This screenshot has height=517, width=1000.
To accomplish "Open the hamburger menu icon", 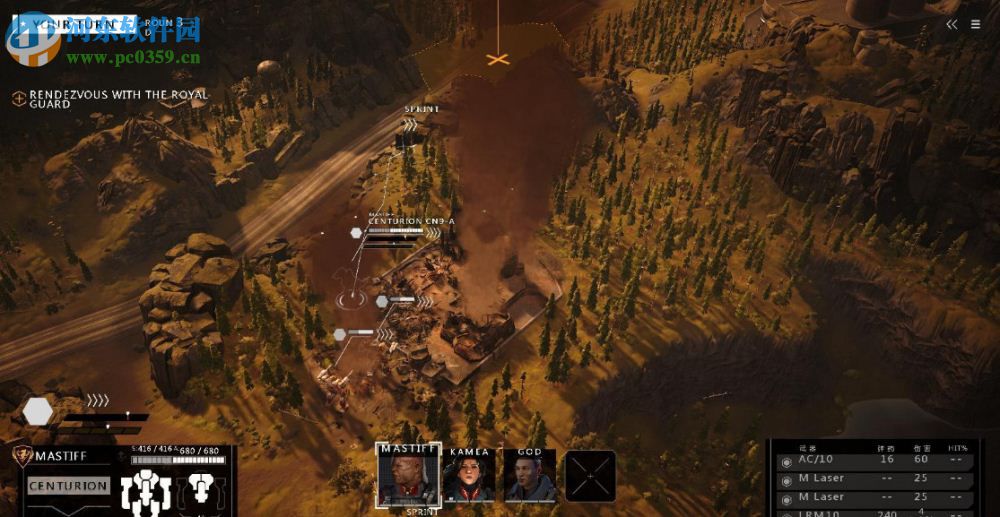I will (x=975, y=25).
